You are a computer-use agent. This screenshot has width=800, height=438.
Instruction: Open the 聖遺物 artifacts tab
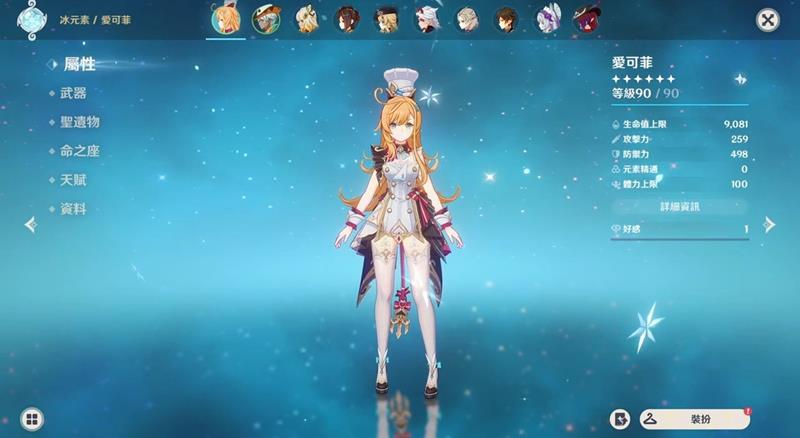(79, 122)
